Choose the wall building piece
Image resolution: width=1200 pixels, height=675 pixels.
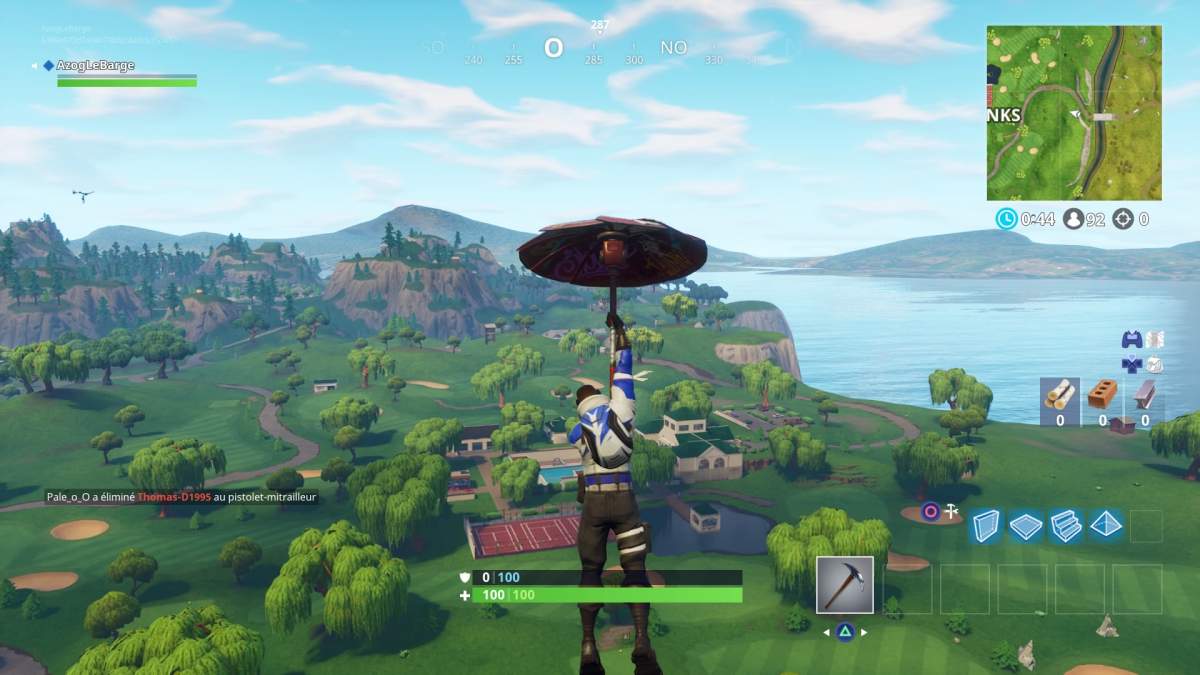pos(987,526)
